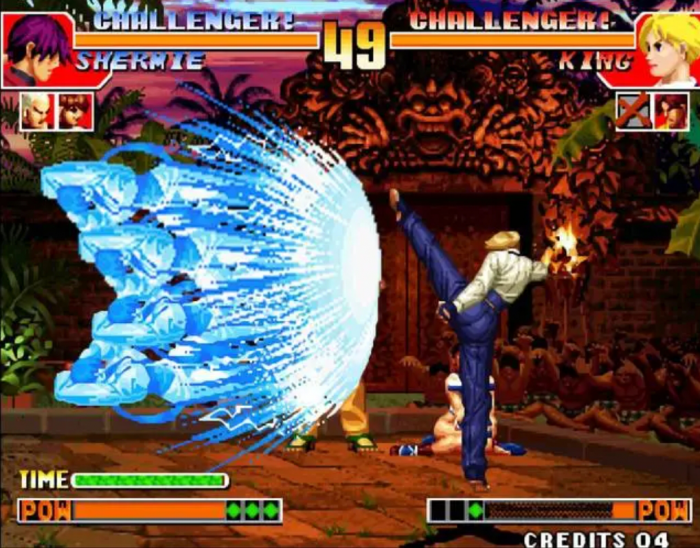Screen dimensions: 700x548
Task: Click the brown-haired teammate portrait under Shermie
Action: pyautogui.click(x=75, y=110)
